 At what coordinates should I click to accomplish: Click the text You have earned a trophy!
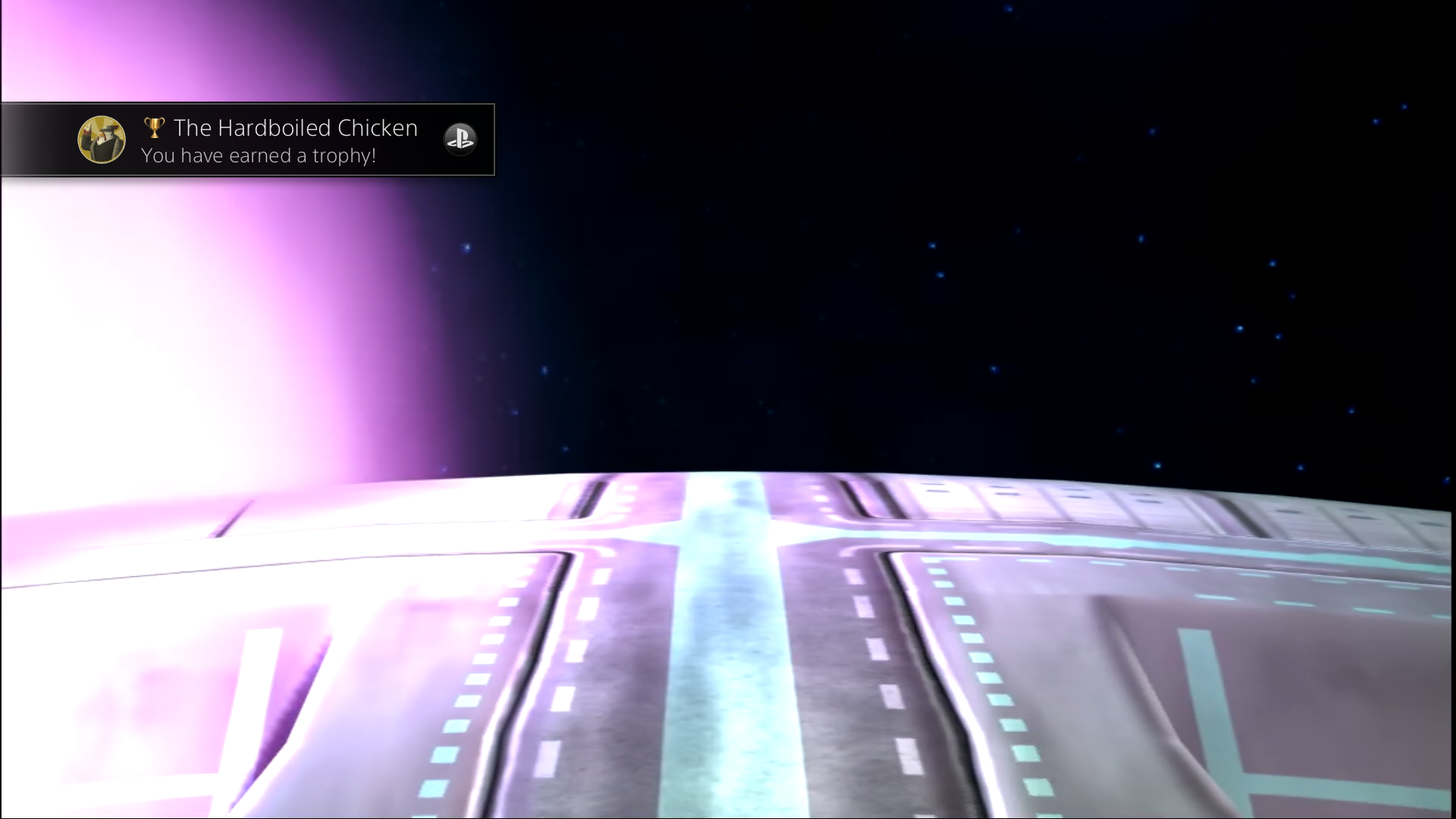coord(258,155)
